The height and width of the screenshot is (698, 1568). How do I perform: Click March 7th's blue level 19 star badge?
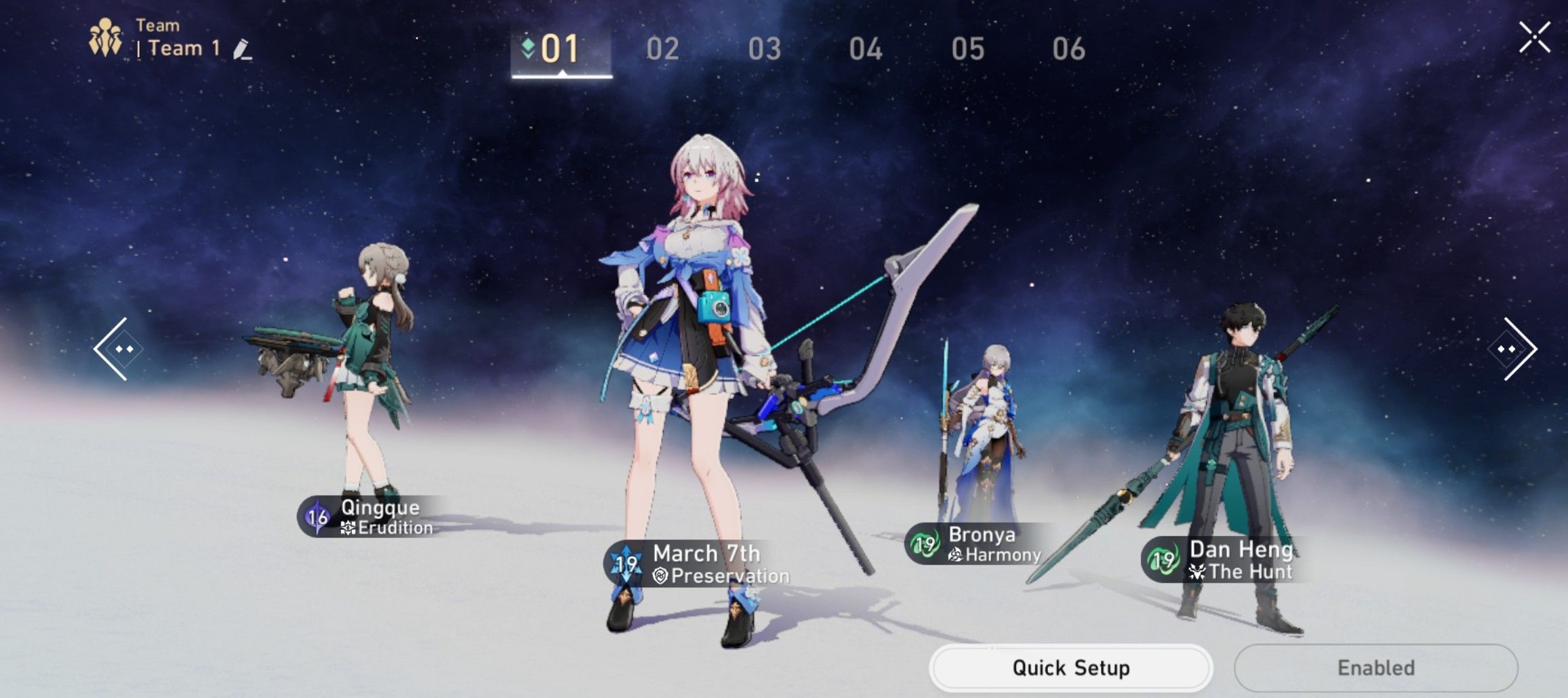pos(627,562)
